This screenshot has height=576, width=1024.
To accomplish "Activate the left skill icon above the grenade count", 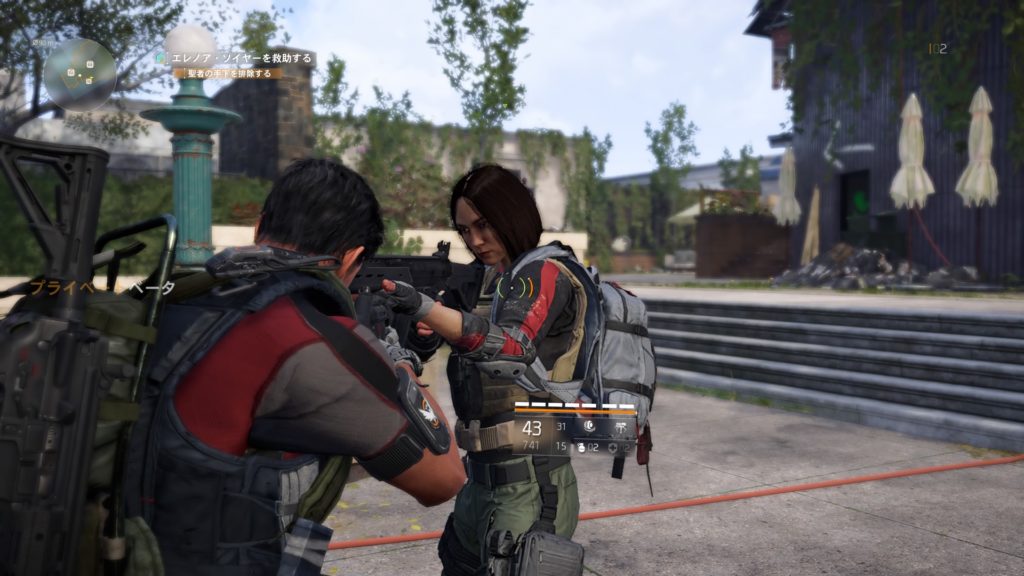I will [588, 426].
